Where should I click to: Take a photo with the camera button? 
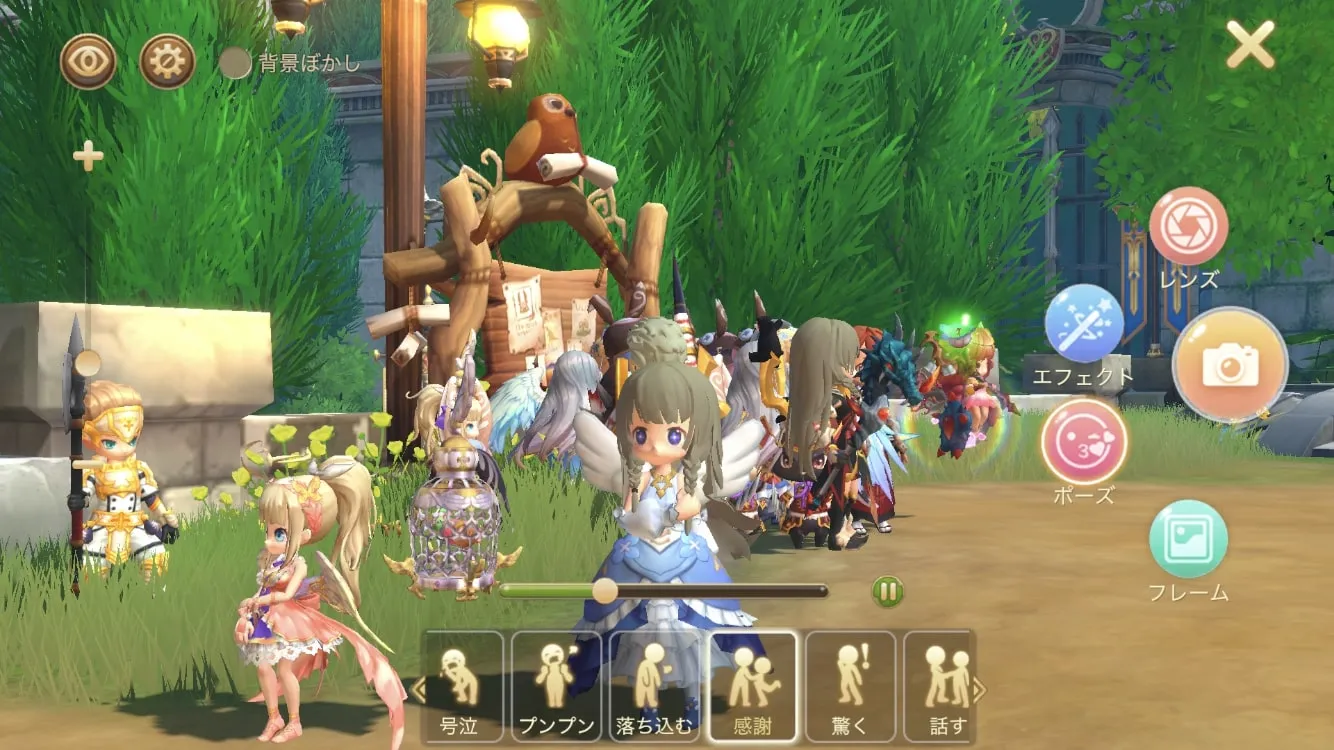[x=1229, y=365]
